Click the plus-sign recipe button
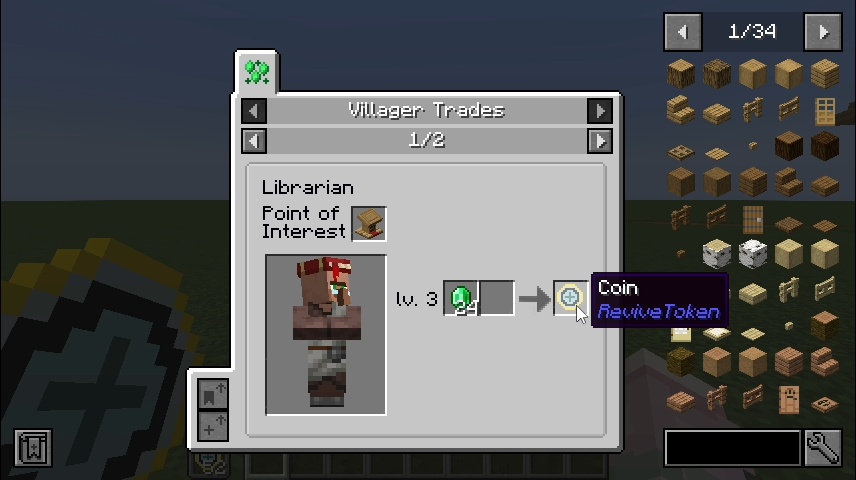The image size is (856, 480). click(213, 426)
